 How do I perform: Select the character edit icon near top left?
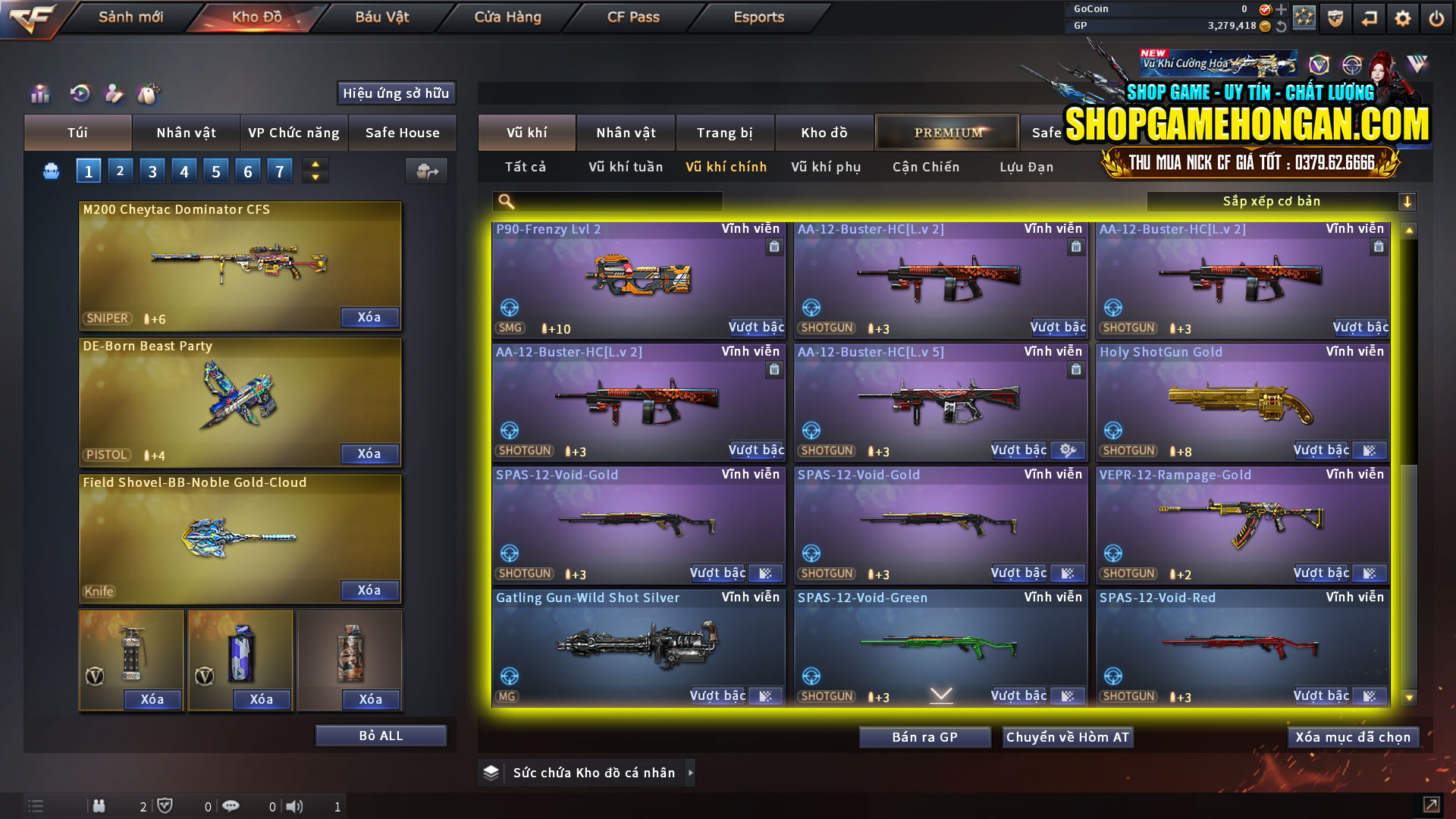(x=114, y=94)
